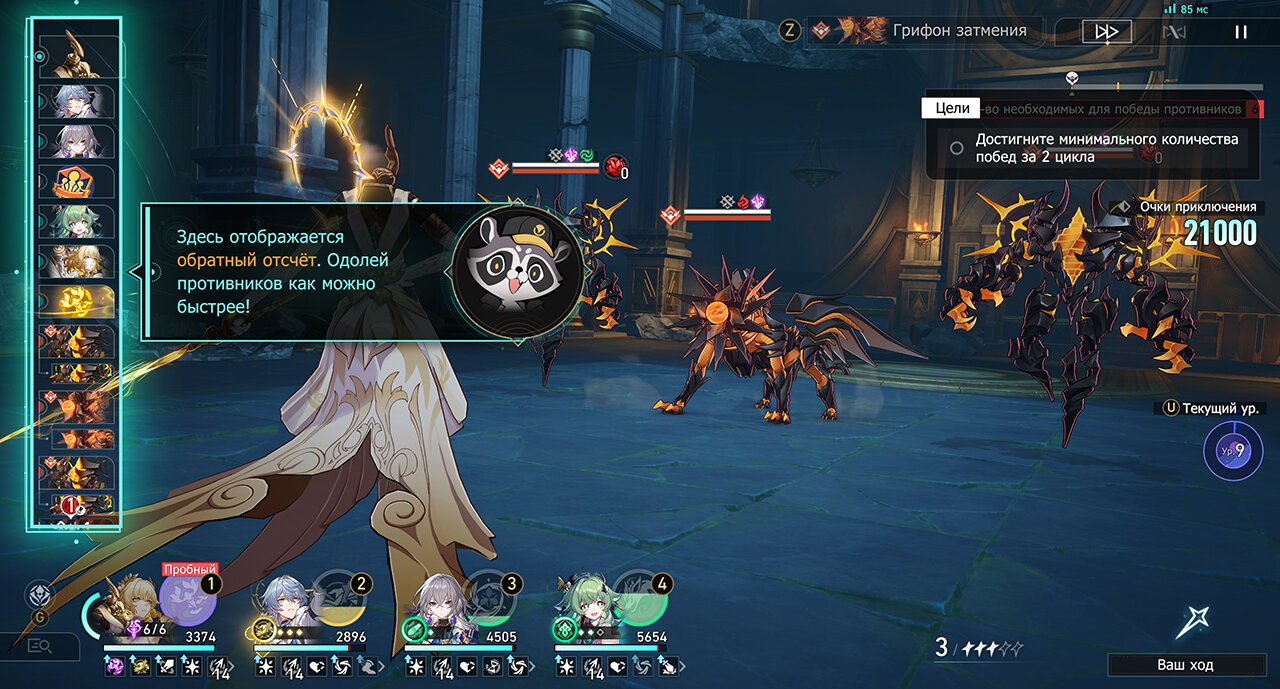Select the orange crown icon in turn order
The width and height of the screenshot is (1280, 689).
coord(77,182)
